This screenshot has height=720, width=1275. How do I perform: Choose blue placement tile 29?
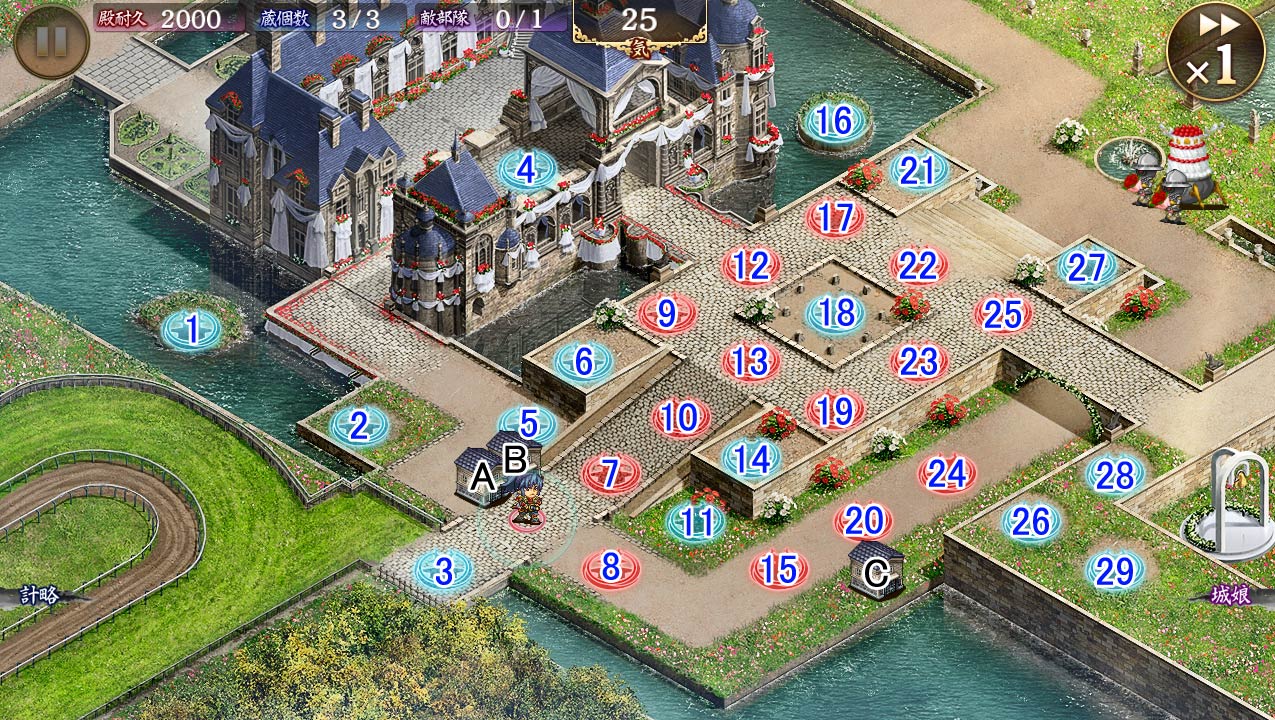(1114, 570)
